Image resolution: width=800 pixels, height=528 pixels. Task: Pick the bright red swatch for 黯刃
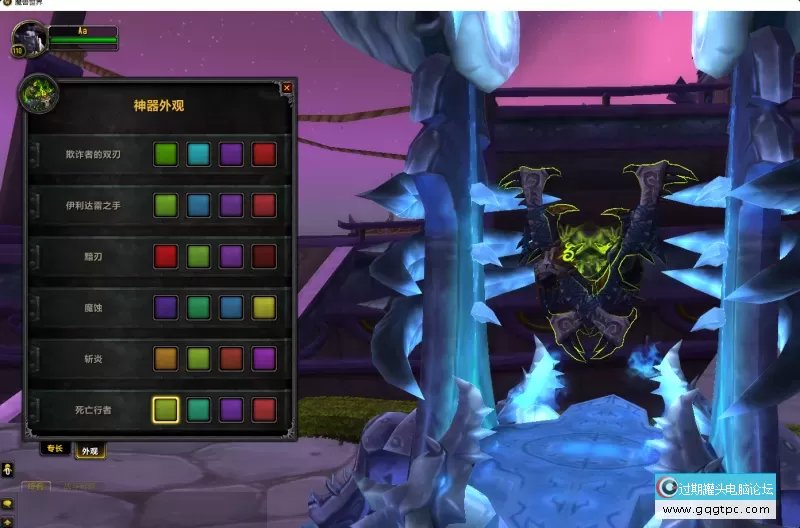pos(166,256)
